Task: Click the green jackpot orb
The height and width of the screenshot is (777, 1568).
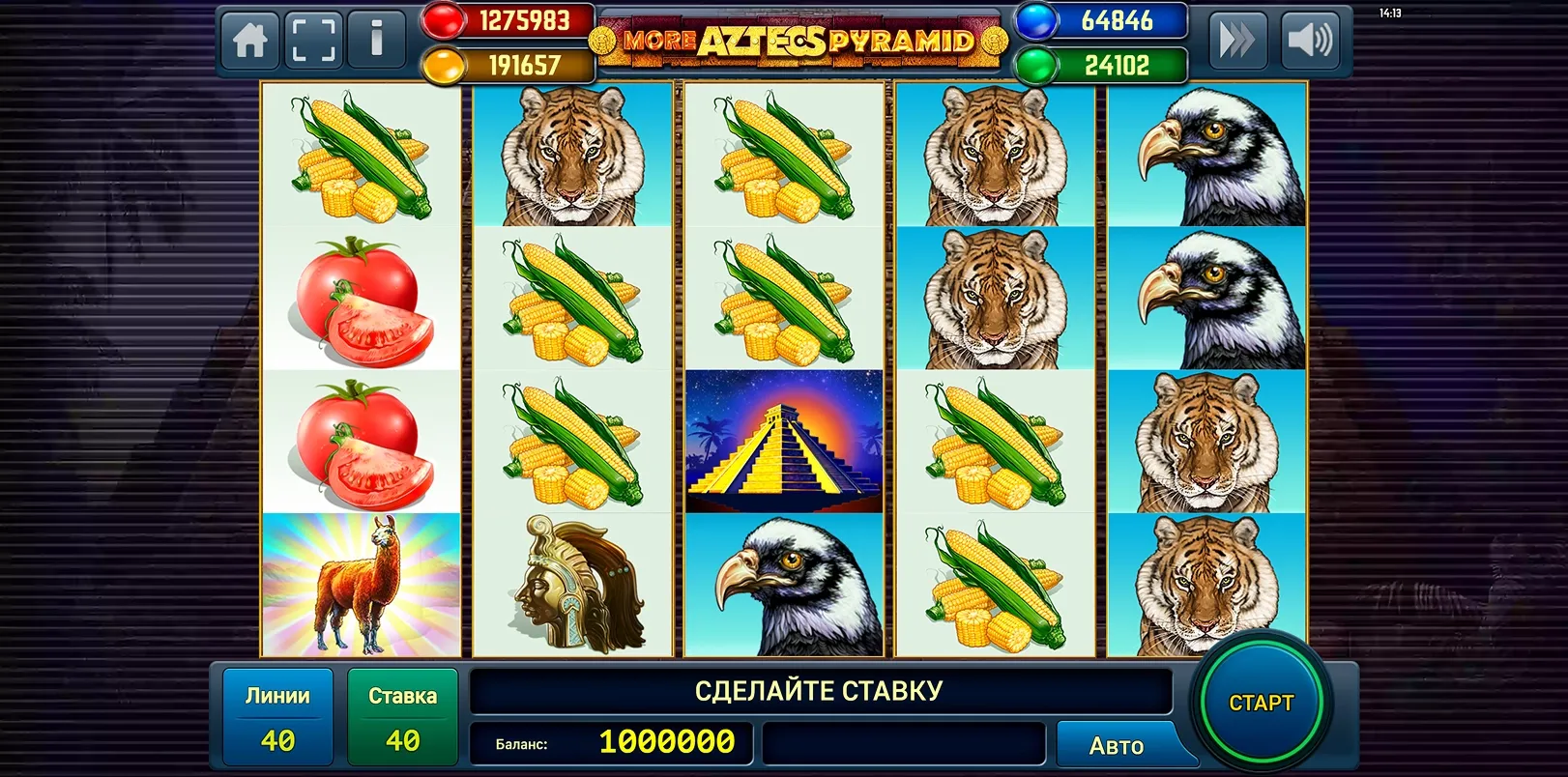Action: [1031, 65]
